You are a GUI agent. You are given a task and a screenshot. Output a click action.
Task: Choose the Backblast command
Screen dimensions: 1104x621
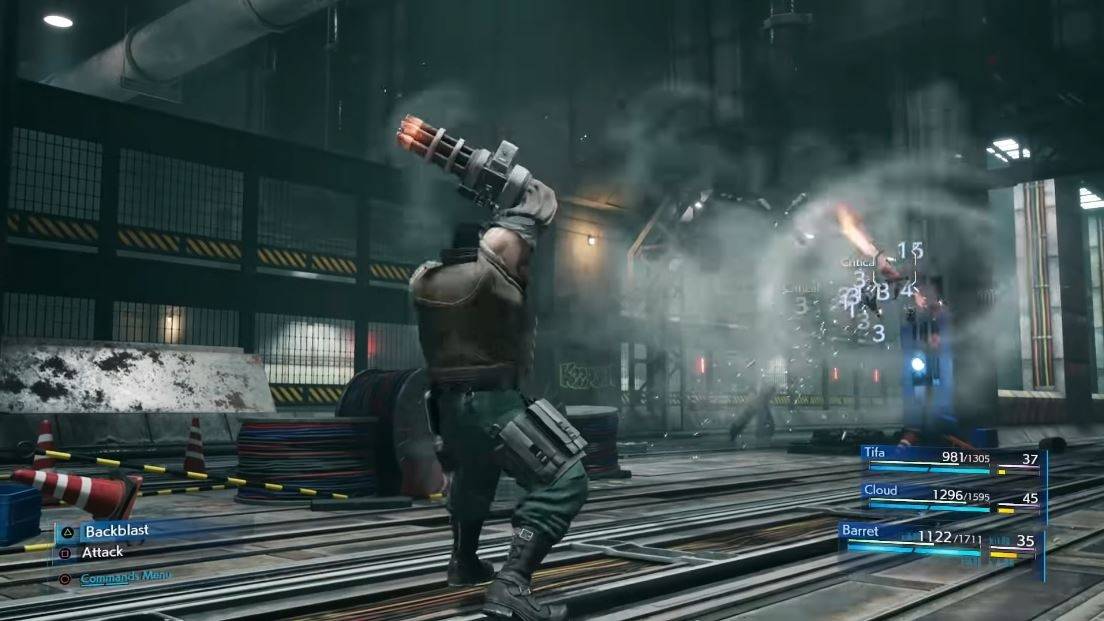click(x=117, y=532)
